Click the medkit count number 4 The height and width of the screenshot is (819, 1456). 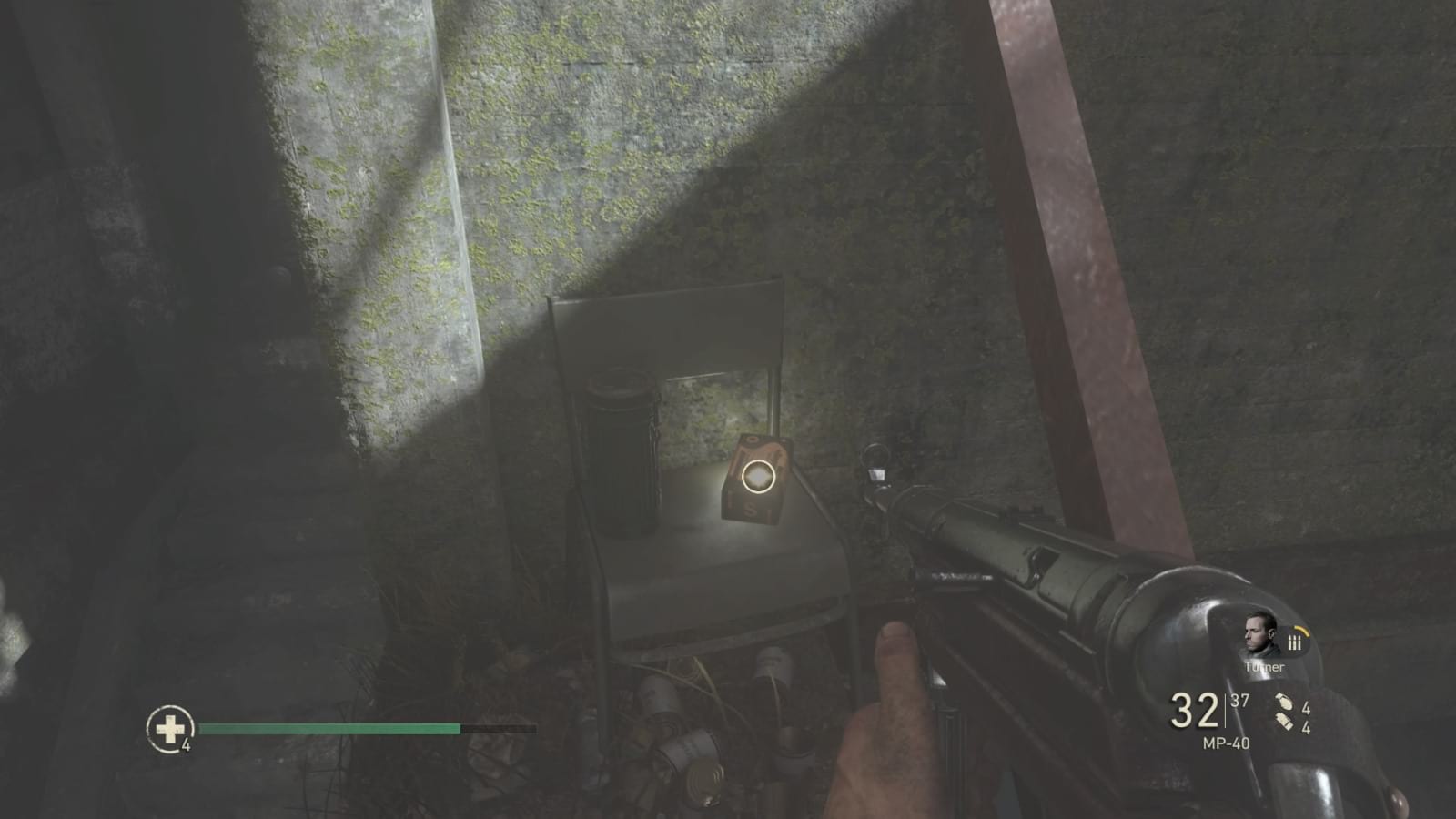pyautogui.click(x=187, y=743)
